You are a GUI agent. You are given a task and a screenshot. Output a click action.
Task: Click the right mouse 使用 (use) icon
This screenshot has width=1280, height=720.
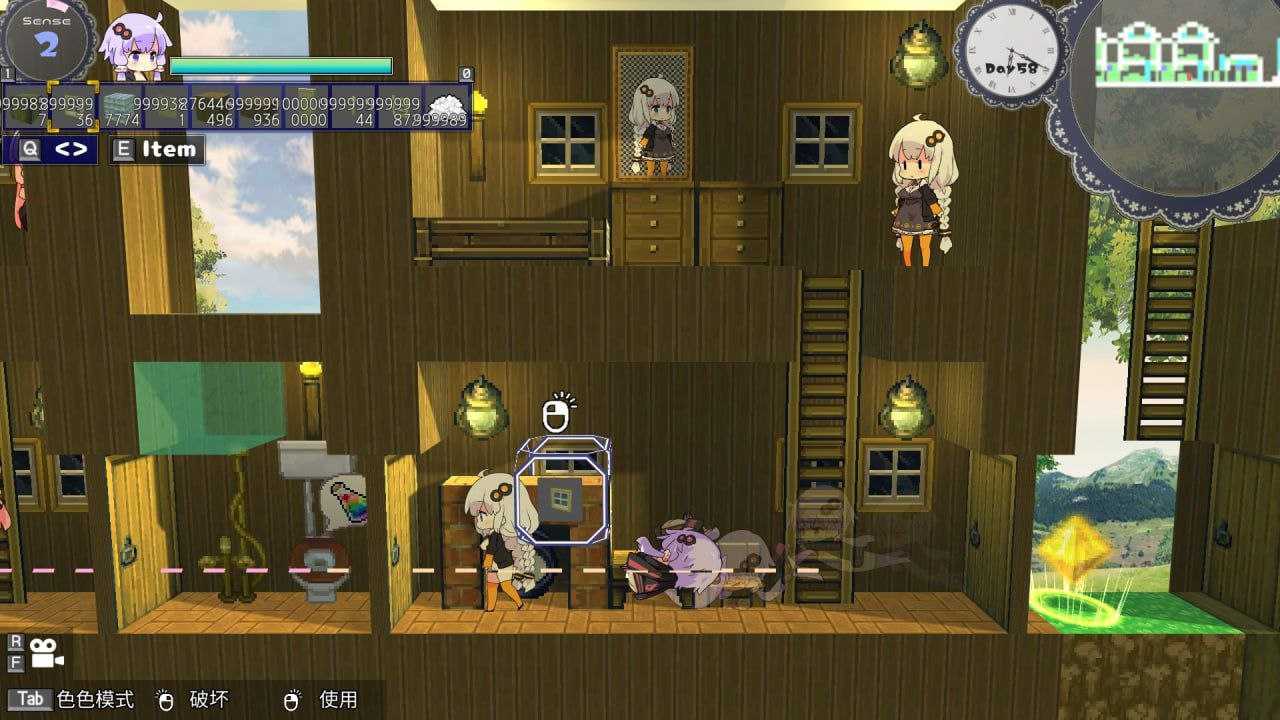coord(292,700)
